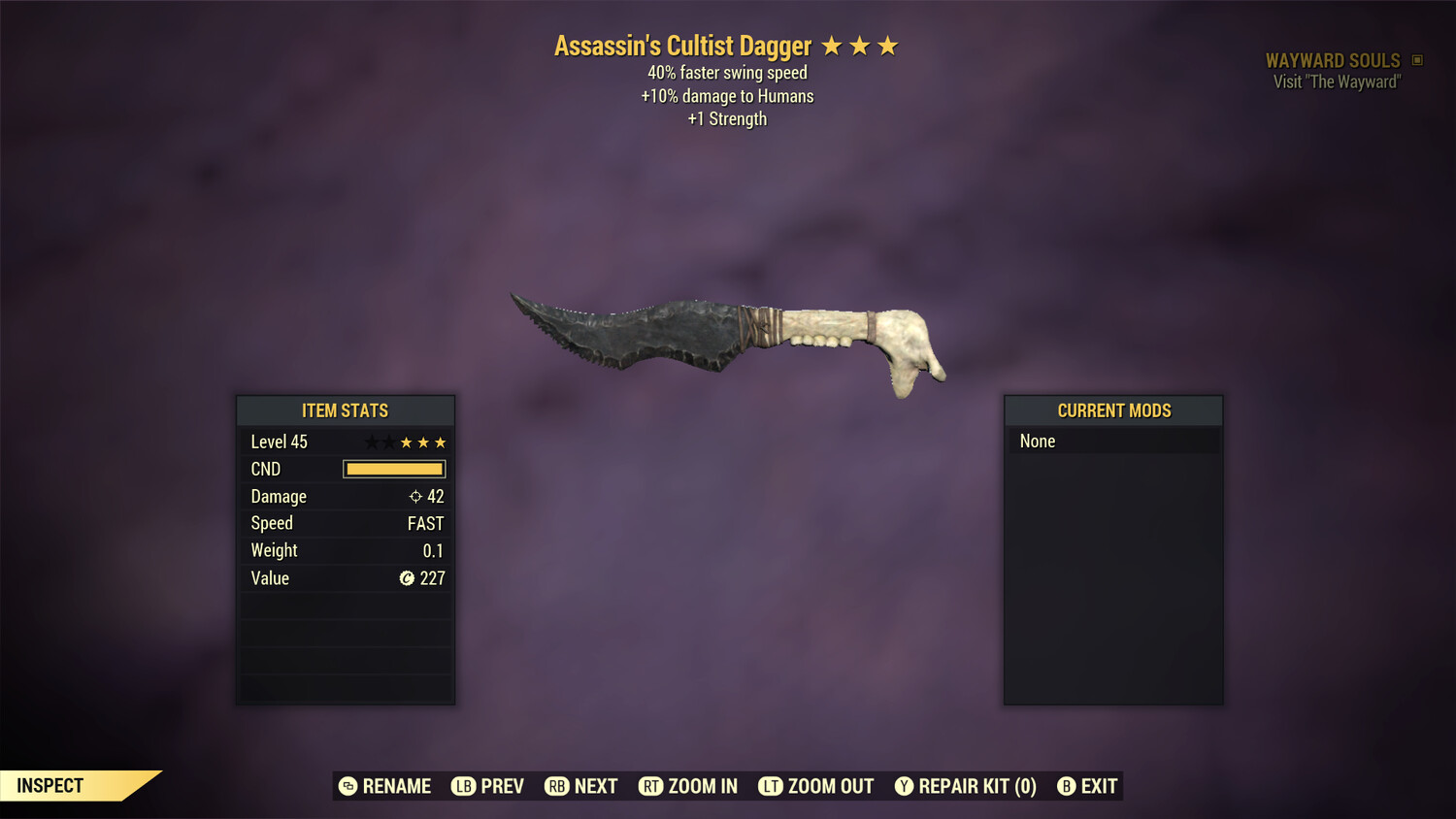Click the LT zoom out icon
The image size is (1456, 819).
771,786
